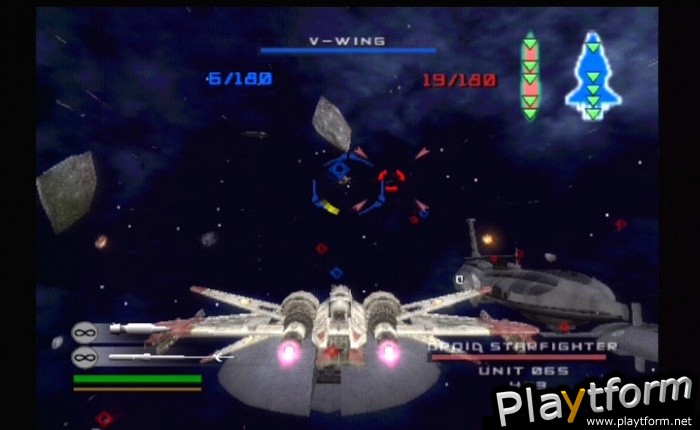Image resolution: width=700 pixels, height=430 pixels.
Task: Click the red enemy capital ship status icon
Action: [530, 77]
